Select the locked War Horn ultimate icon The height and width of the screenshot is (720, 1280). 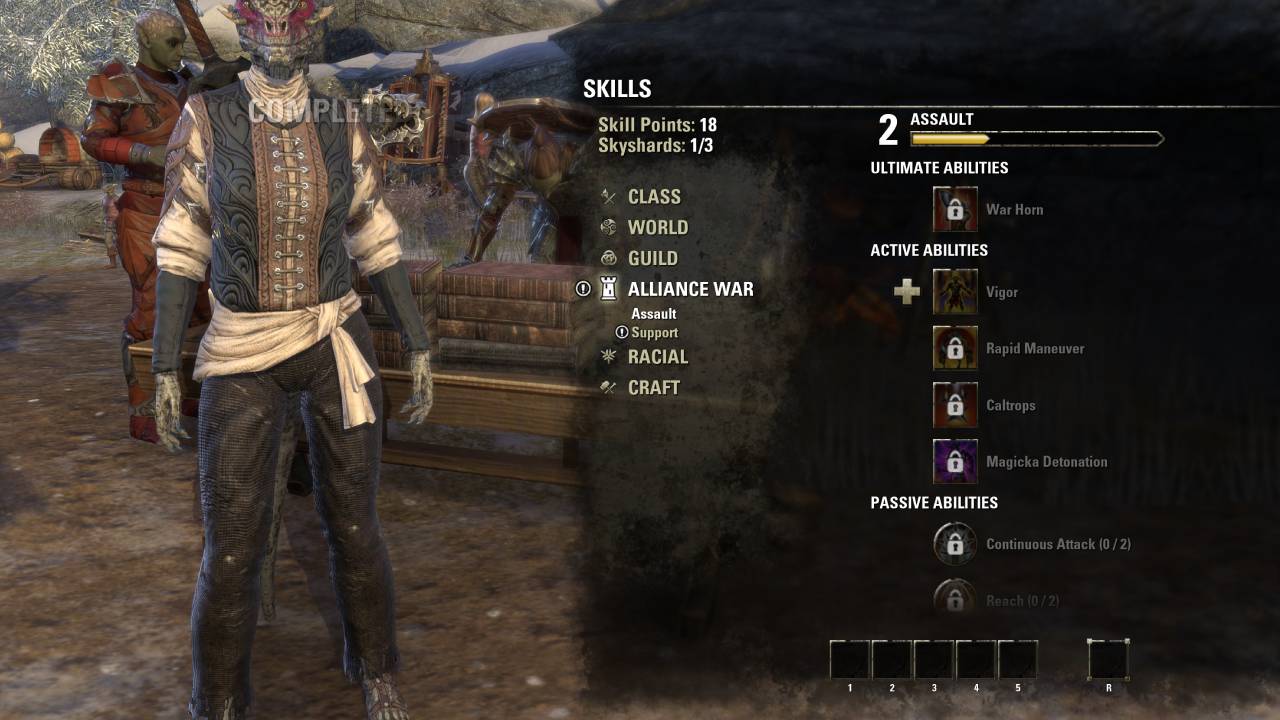click(955, 209)
